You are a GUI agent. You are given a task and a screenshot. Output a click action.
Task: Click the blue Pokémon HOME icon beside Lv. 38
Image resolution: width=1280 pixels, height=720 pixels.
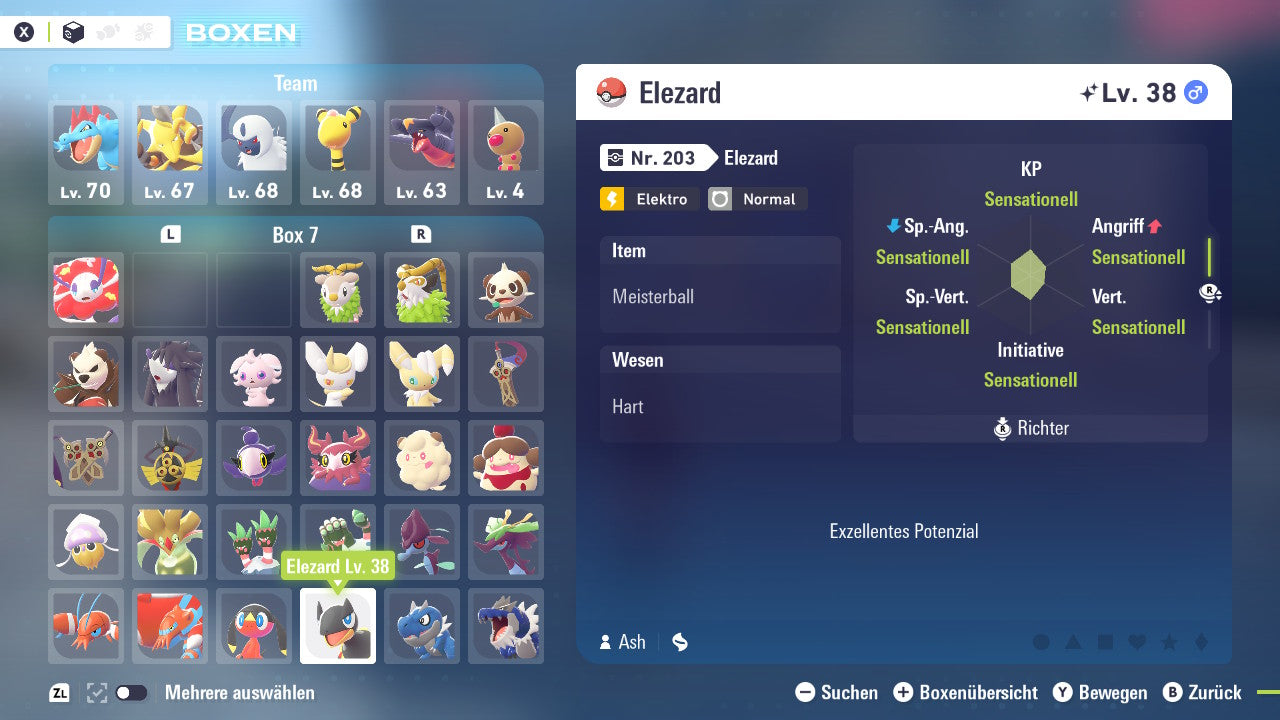[x=1194, y=91]
